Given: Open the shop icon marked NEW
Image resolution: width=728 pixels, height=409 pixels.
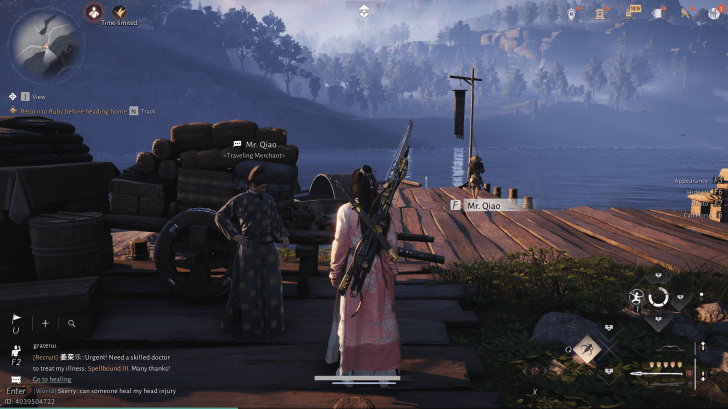Looking at the screenshot, I should [631, 14].
